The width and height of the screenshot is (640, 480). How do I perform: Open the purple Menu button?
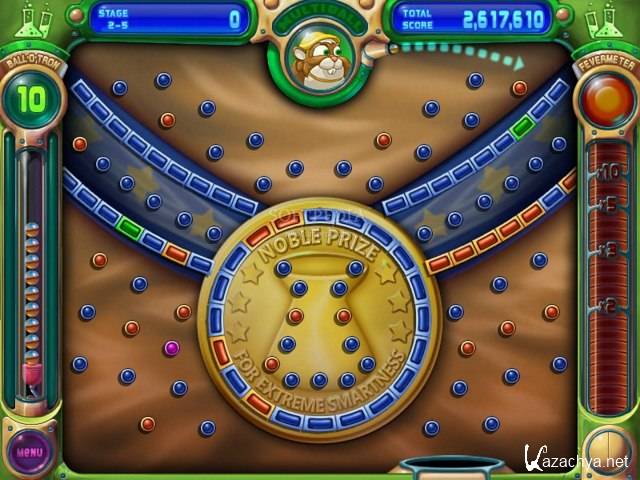[26, 451]
